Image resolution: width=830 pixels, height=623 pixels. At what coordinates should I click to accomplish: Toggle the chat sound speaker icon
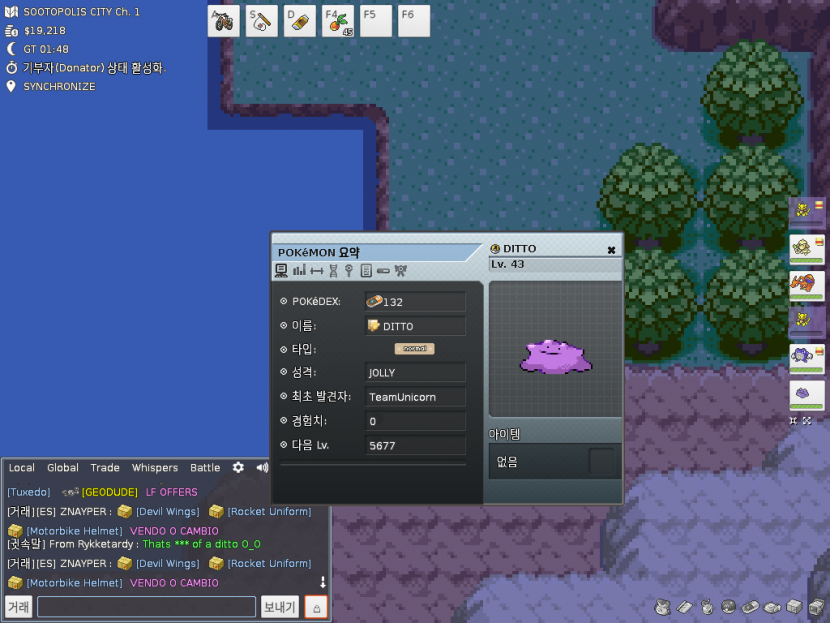point(262,468)
